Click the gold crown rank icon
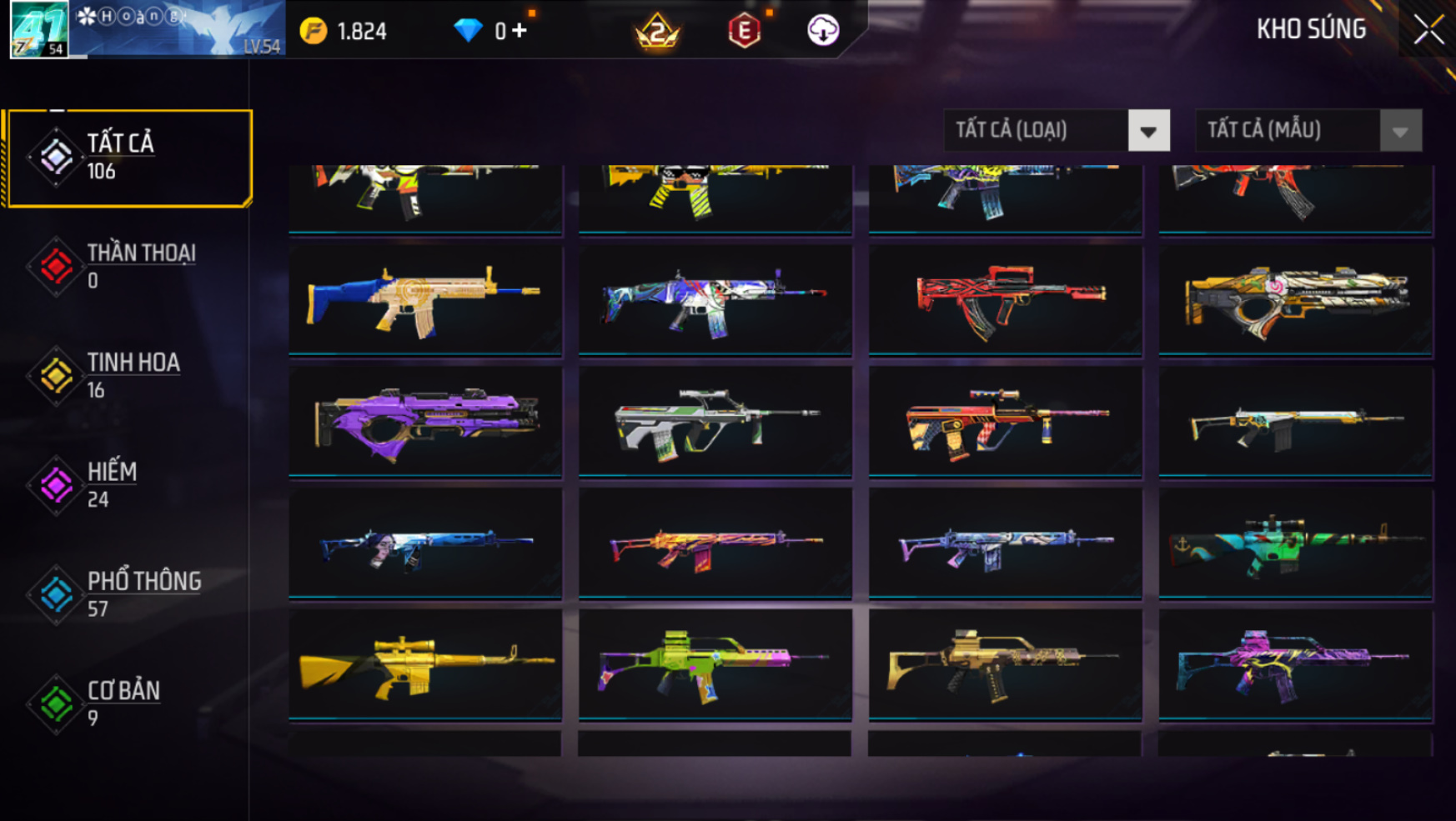 point(657,32)
